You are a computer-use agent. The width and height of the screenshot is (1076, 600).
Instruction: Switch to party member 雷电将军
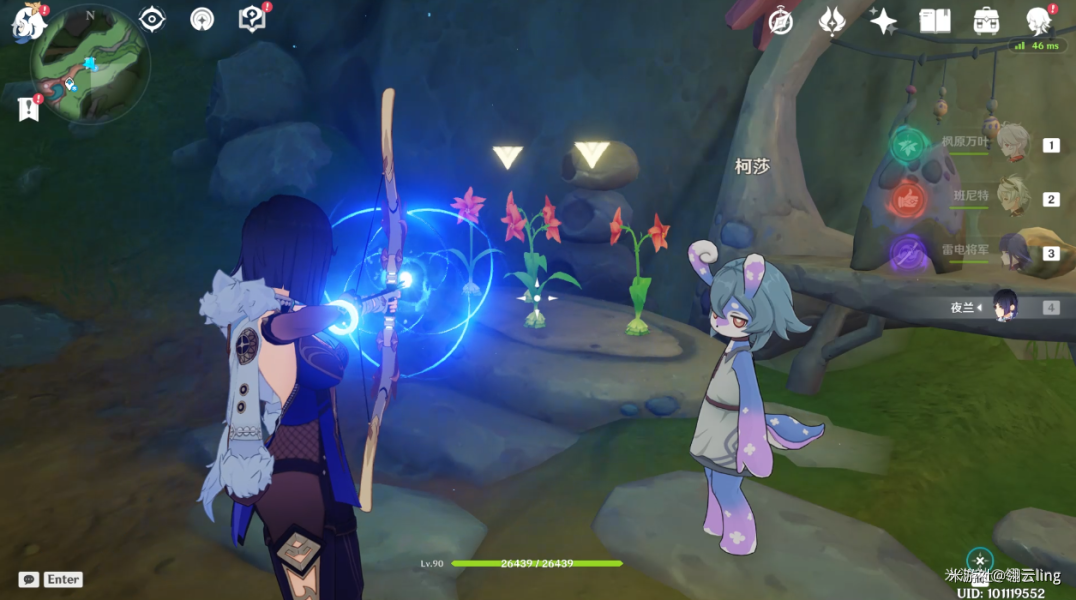[x=1012, y=252]
